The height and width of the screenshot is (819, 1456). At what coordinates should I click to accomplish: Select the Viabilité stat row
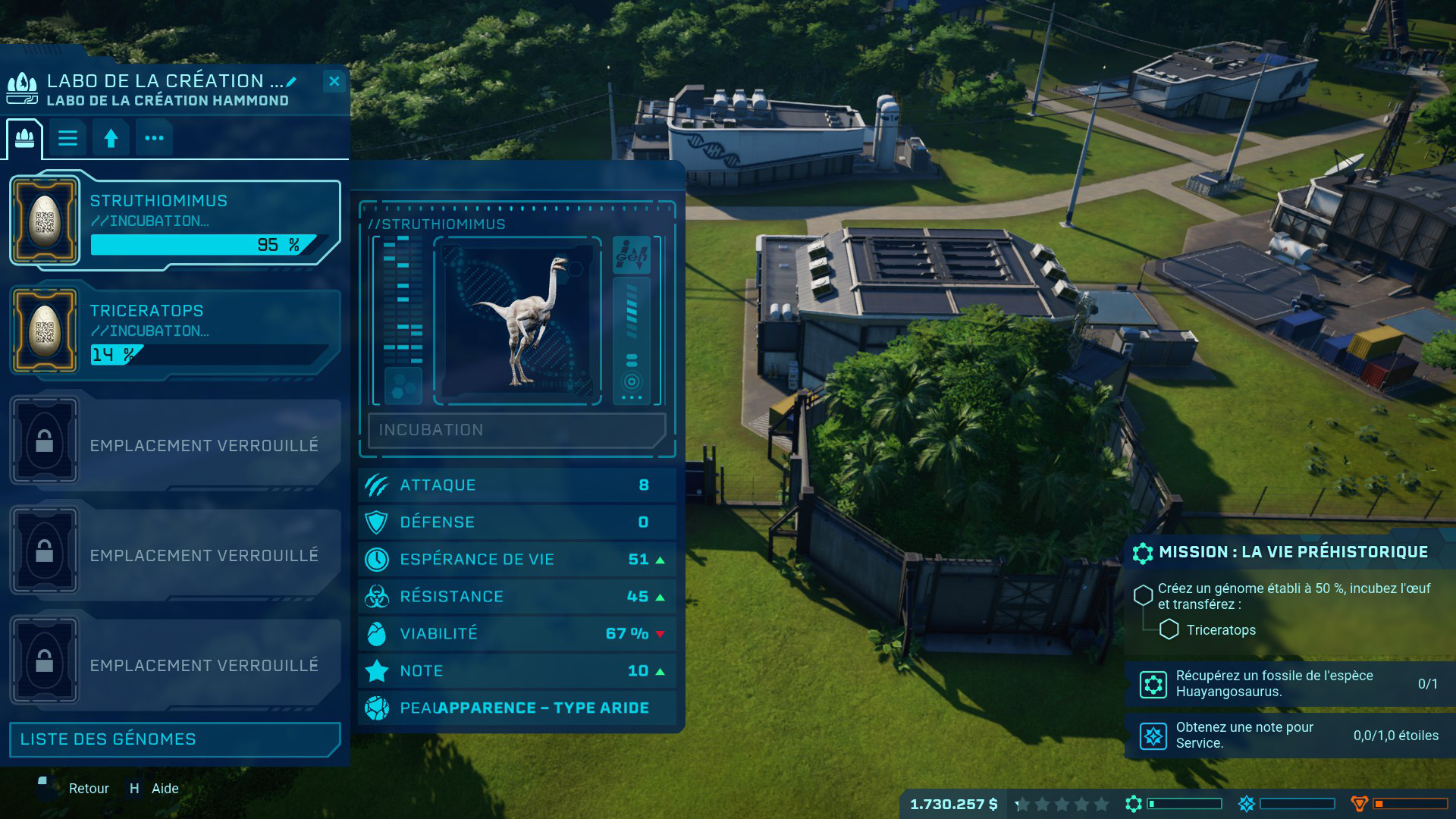click(516, 634)
